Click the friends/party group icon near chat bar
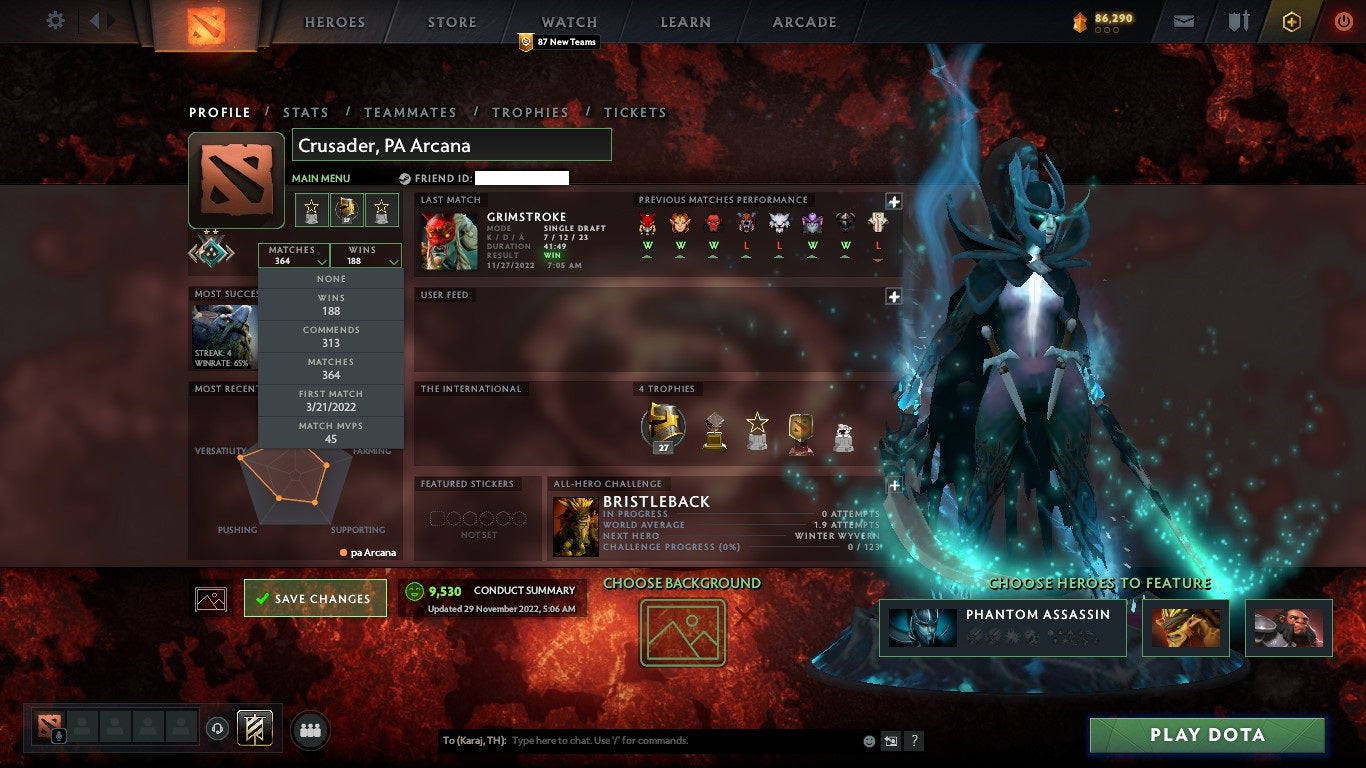1366x768 pixels. 310,731
